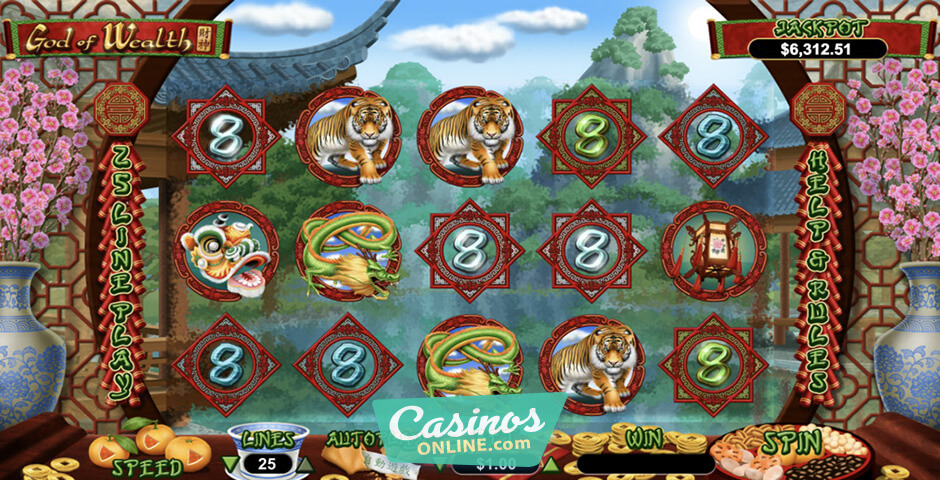This screenshot has width=940, height=480.
Task: Decrease the number of lines
Action: tap(231, 463)
